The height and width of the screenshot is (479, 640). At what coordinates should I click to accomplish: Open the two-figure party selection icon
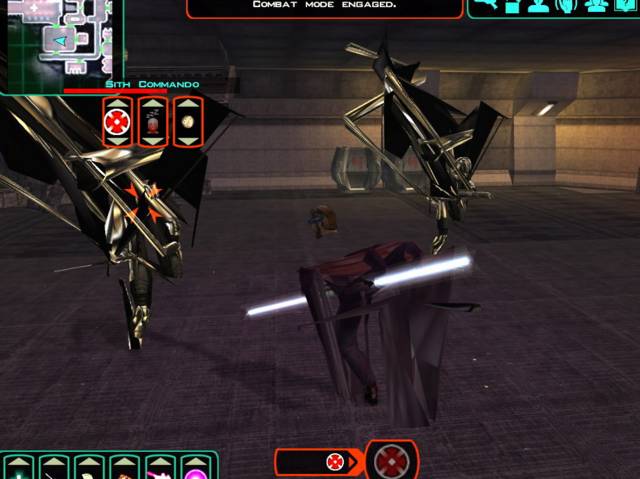point(596,6)
